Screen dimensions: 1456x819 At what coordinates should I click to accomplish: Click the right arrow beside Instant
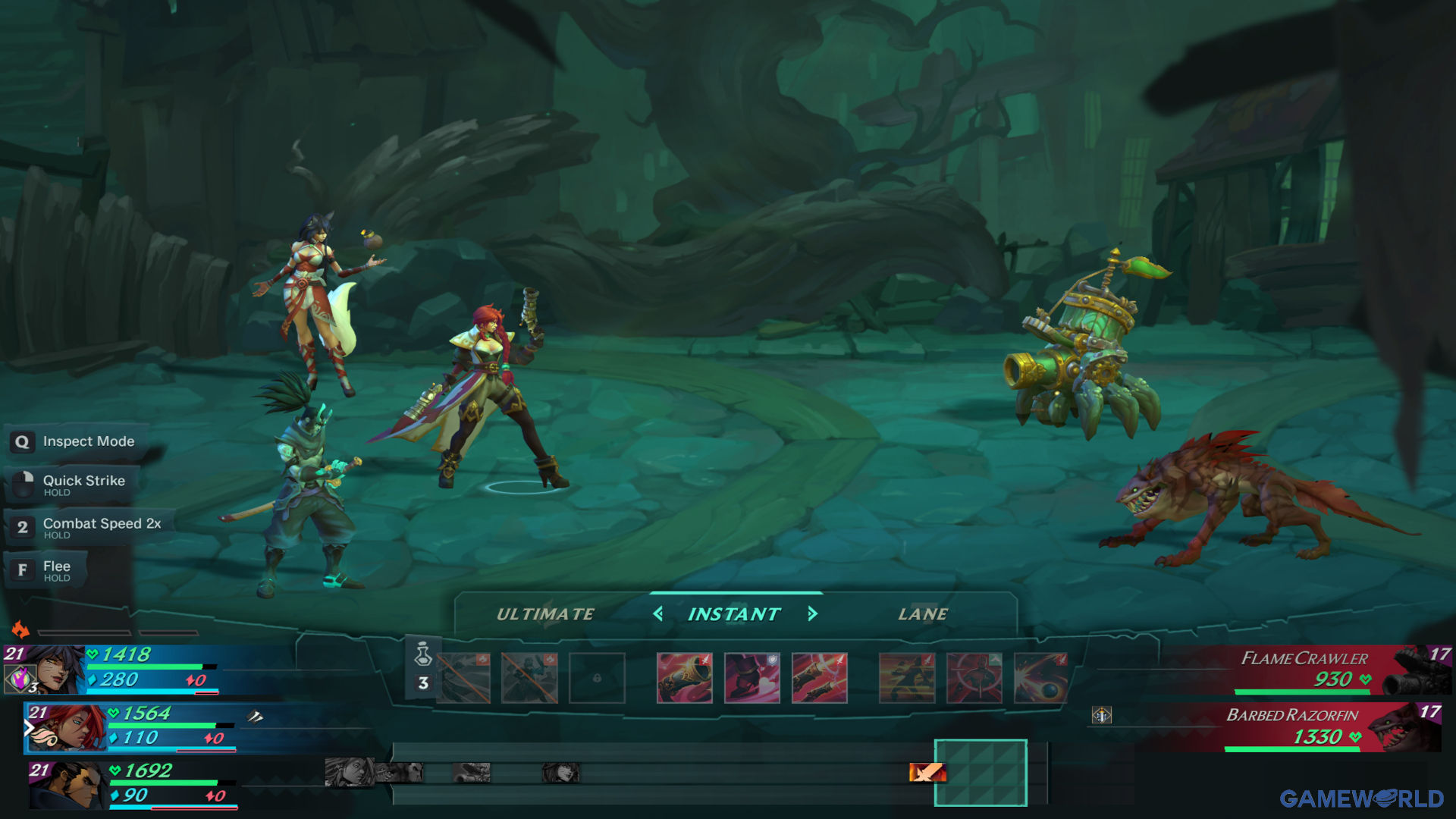pyautogui.click(x=812, y=613)
